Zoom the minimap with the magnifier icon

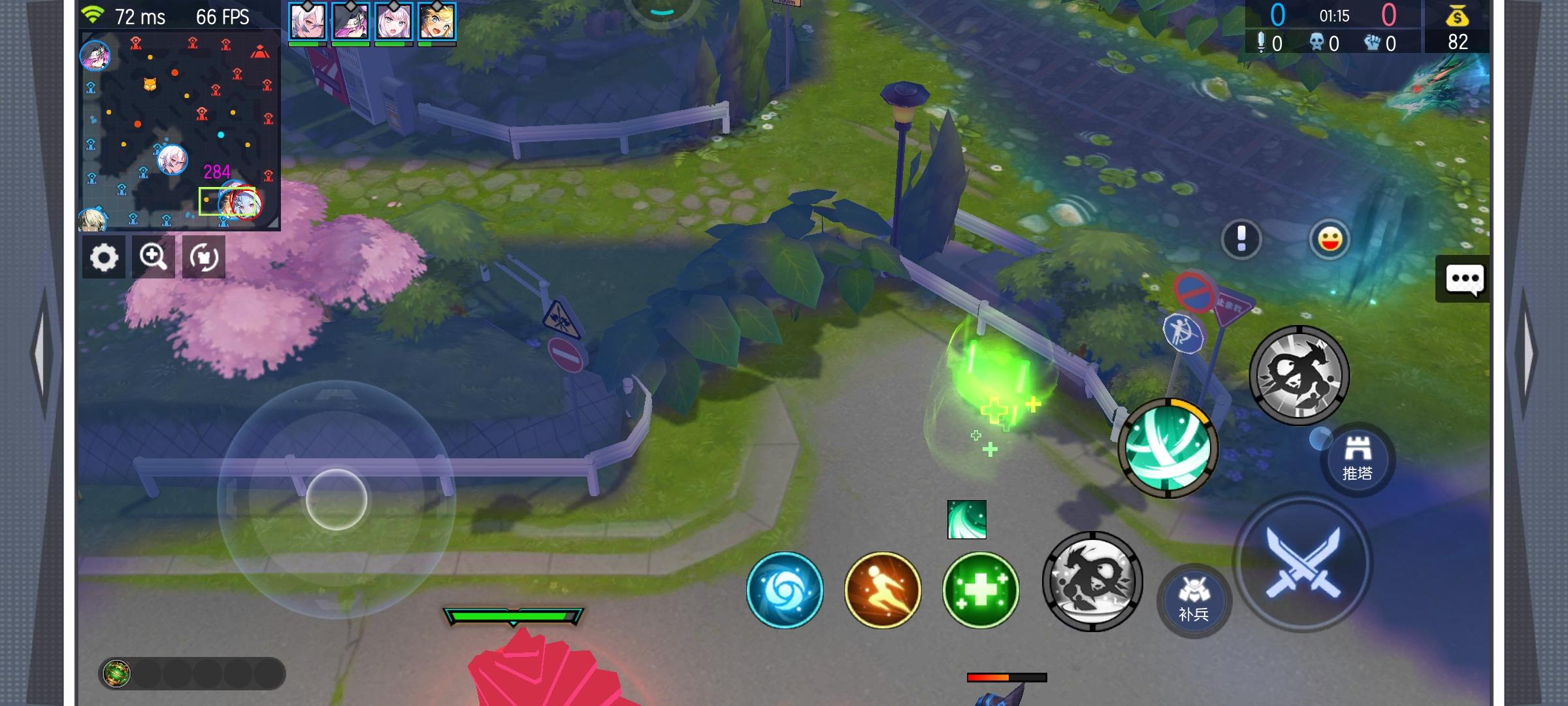click(154, 256)
